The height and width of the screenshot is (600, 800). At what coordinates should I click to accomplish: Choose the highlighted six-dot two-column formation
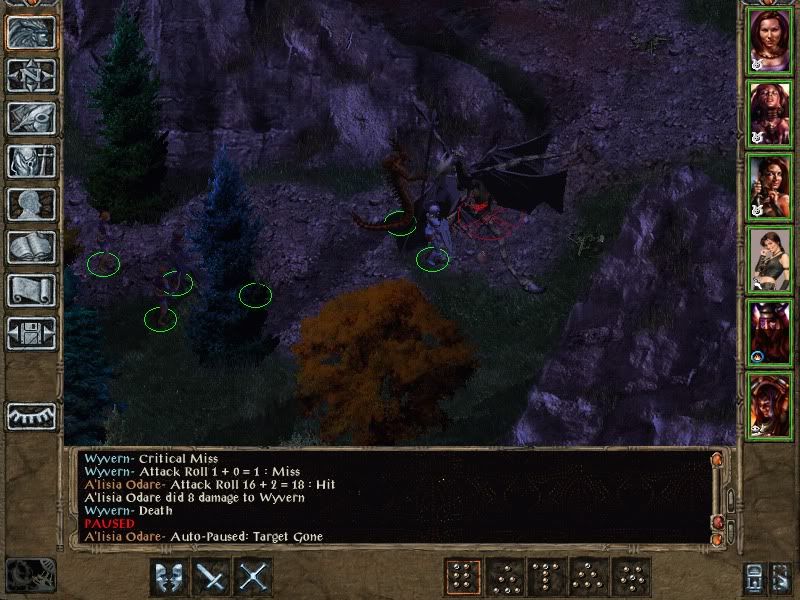tap(461, 577)
